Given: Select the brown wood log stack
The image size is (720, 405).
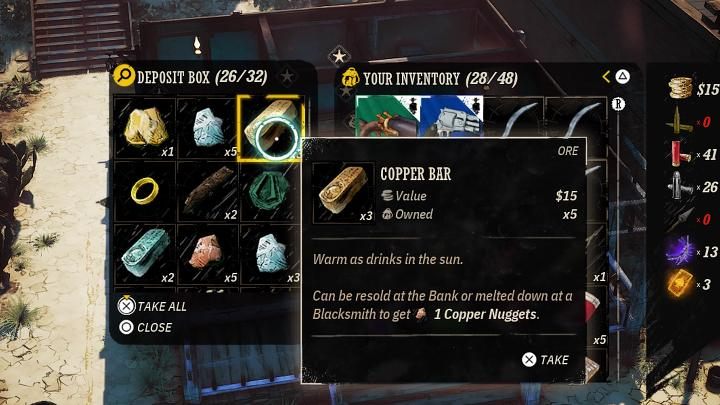Looking at the screenshot, I should 207,190.
